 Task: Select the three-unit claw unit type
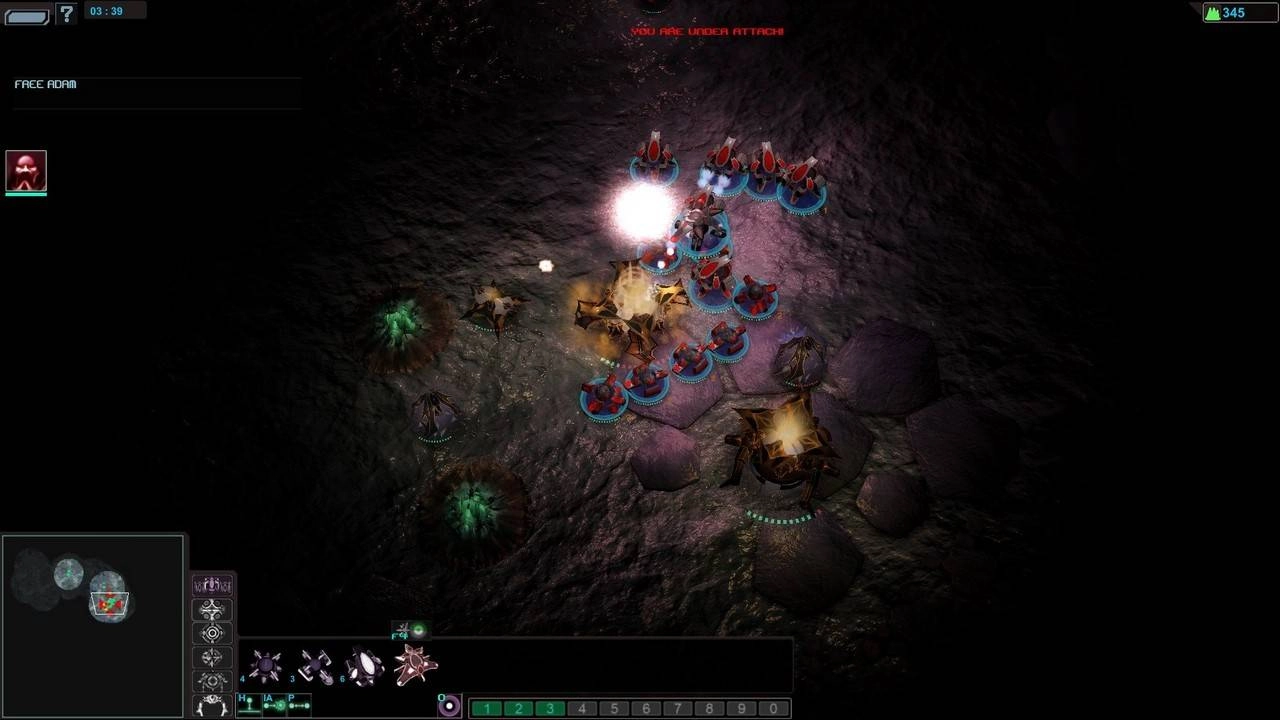[316, 666]
